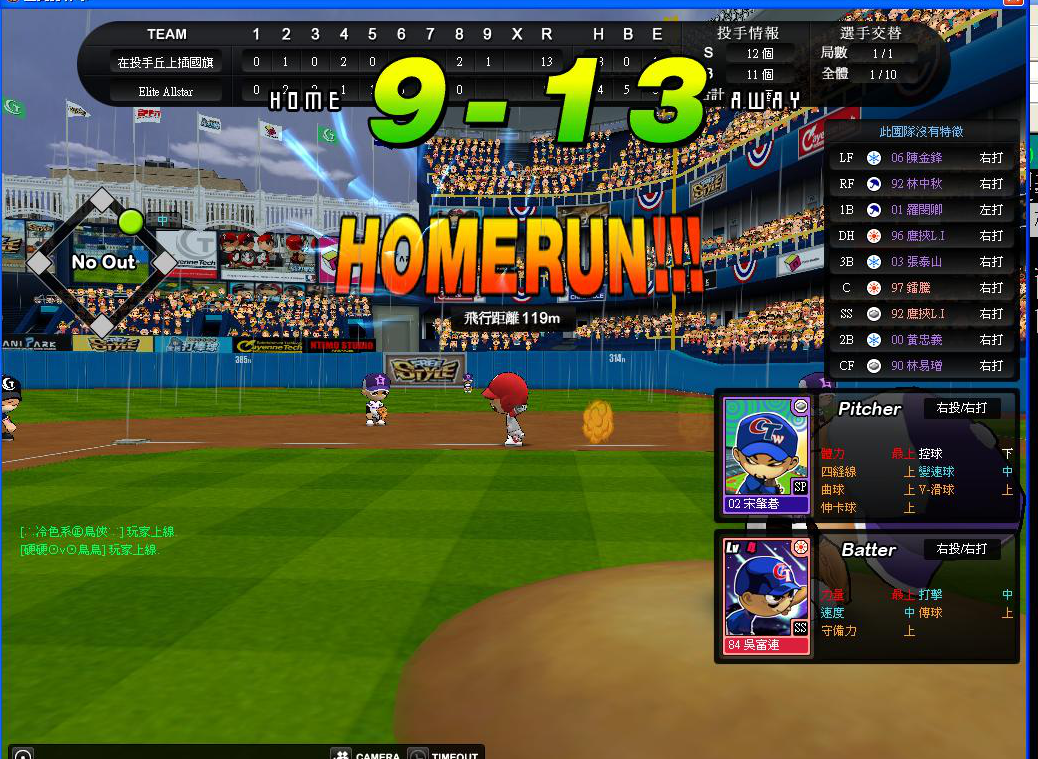Open the round icon at bottom-left bar
The height and width of the screenshot is (759, 1038).
click(23, 755)
